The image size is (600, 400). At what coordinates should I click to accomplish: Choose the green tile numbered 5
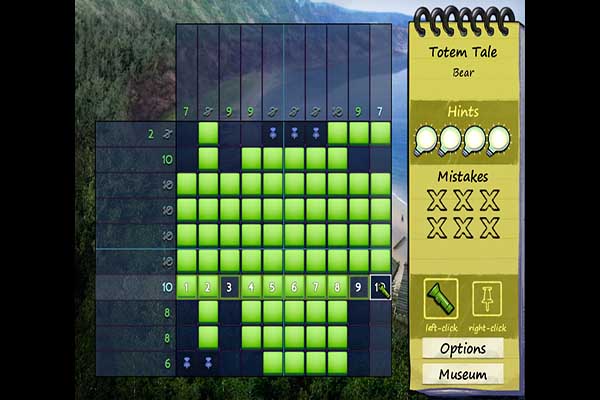273,288
